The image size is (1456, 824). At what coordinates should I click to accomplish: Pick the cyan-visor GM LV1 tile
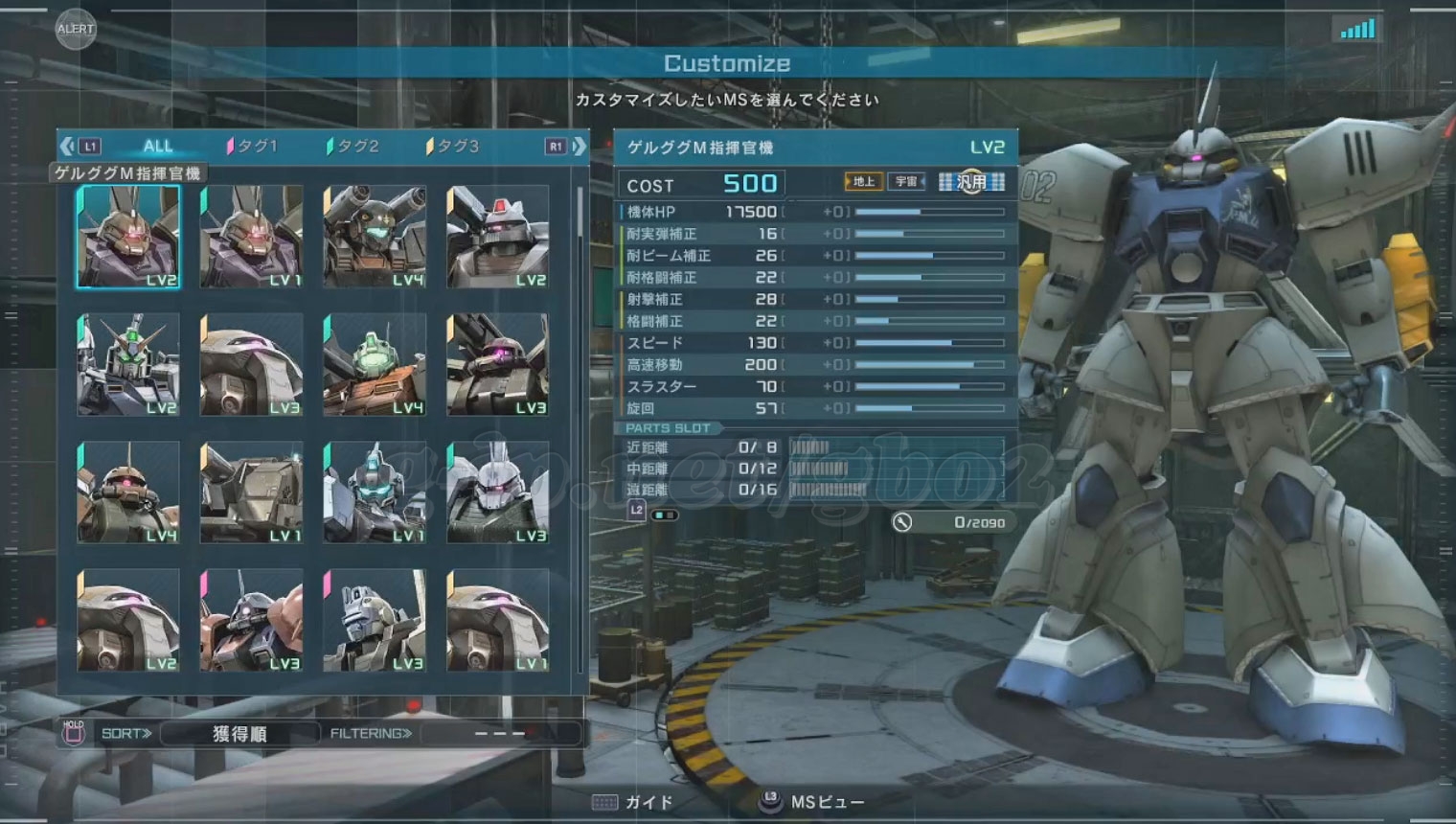375,492
